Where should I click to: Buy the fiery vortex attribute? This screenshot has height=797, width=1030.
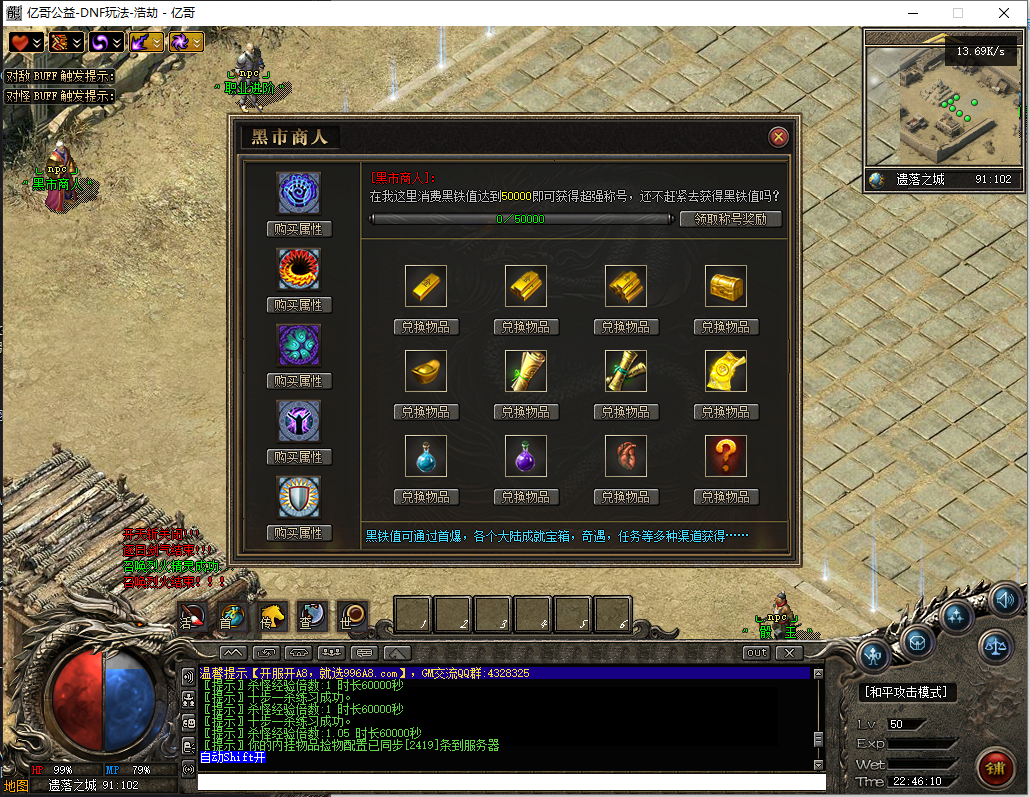click(x=299, y=305)
